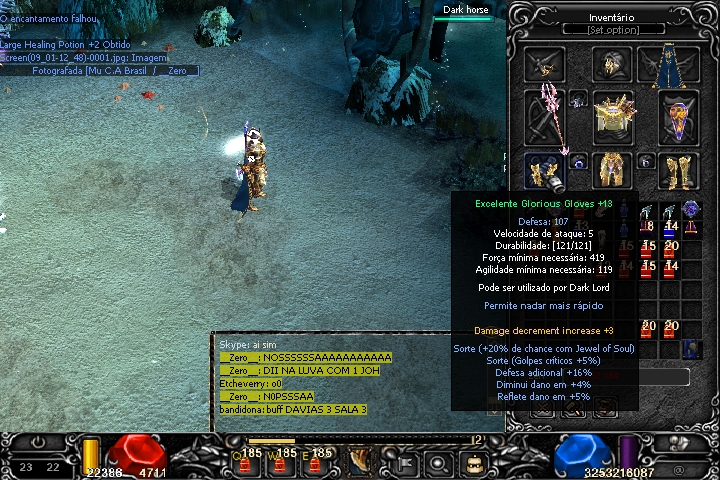Select the golden pants slot
This screenshot has height=480, width=720.
tap(612, 171)
